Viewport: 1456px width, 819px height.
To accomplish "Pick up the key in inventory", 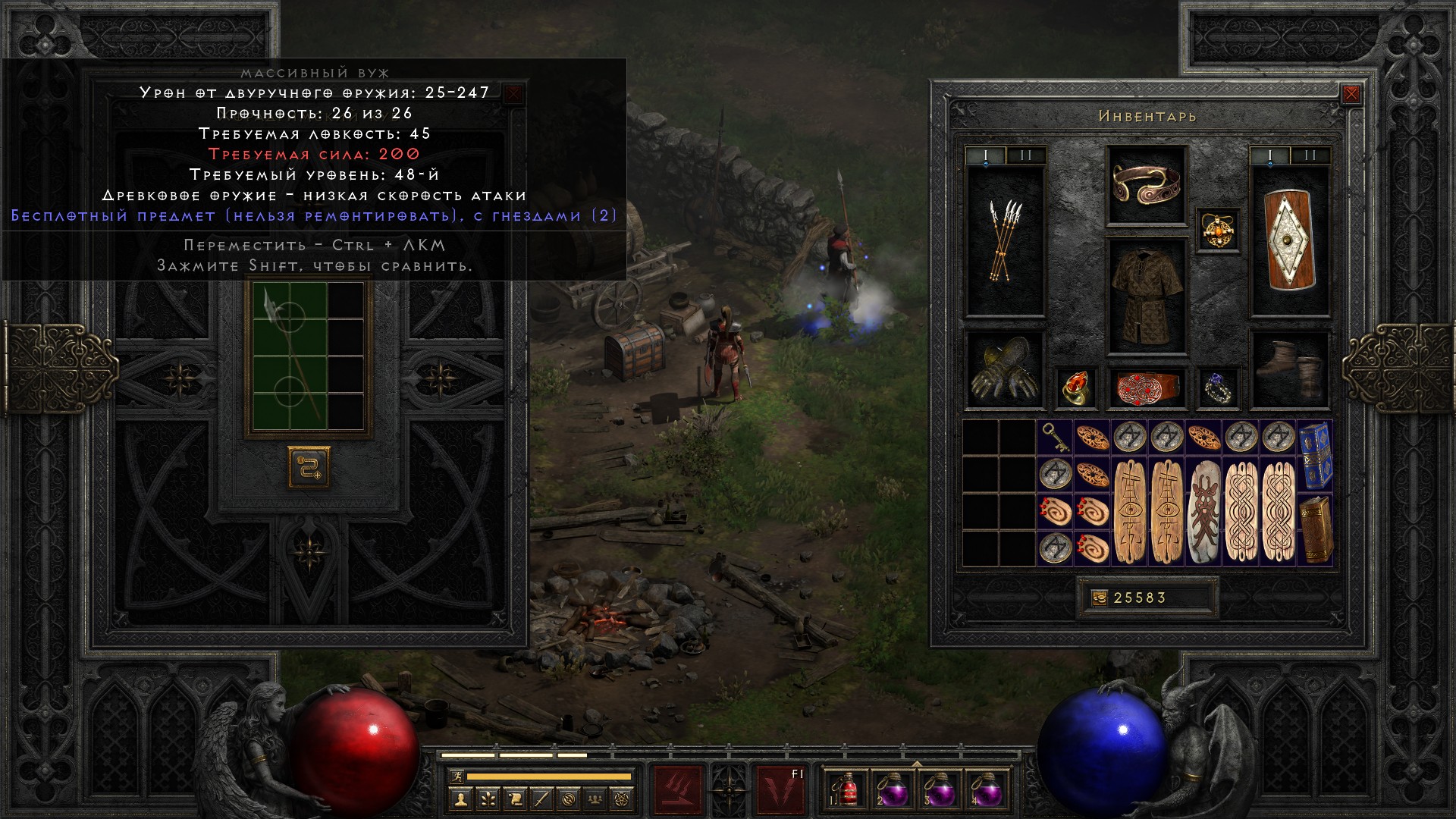I will (1055, 438).
